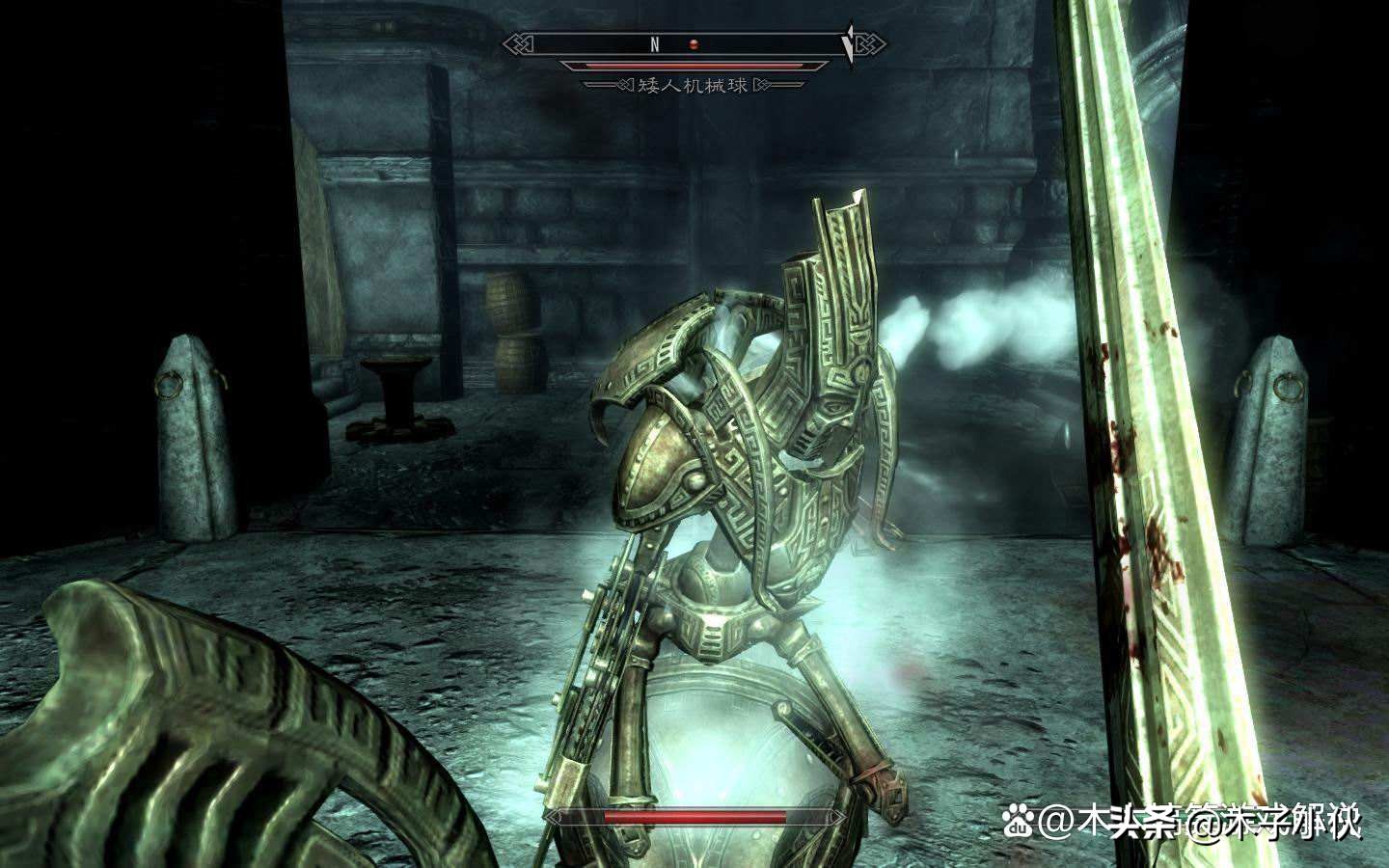
Task: Click the north marker on the compass
Action: point(653,44)
